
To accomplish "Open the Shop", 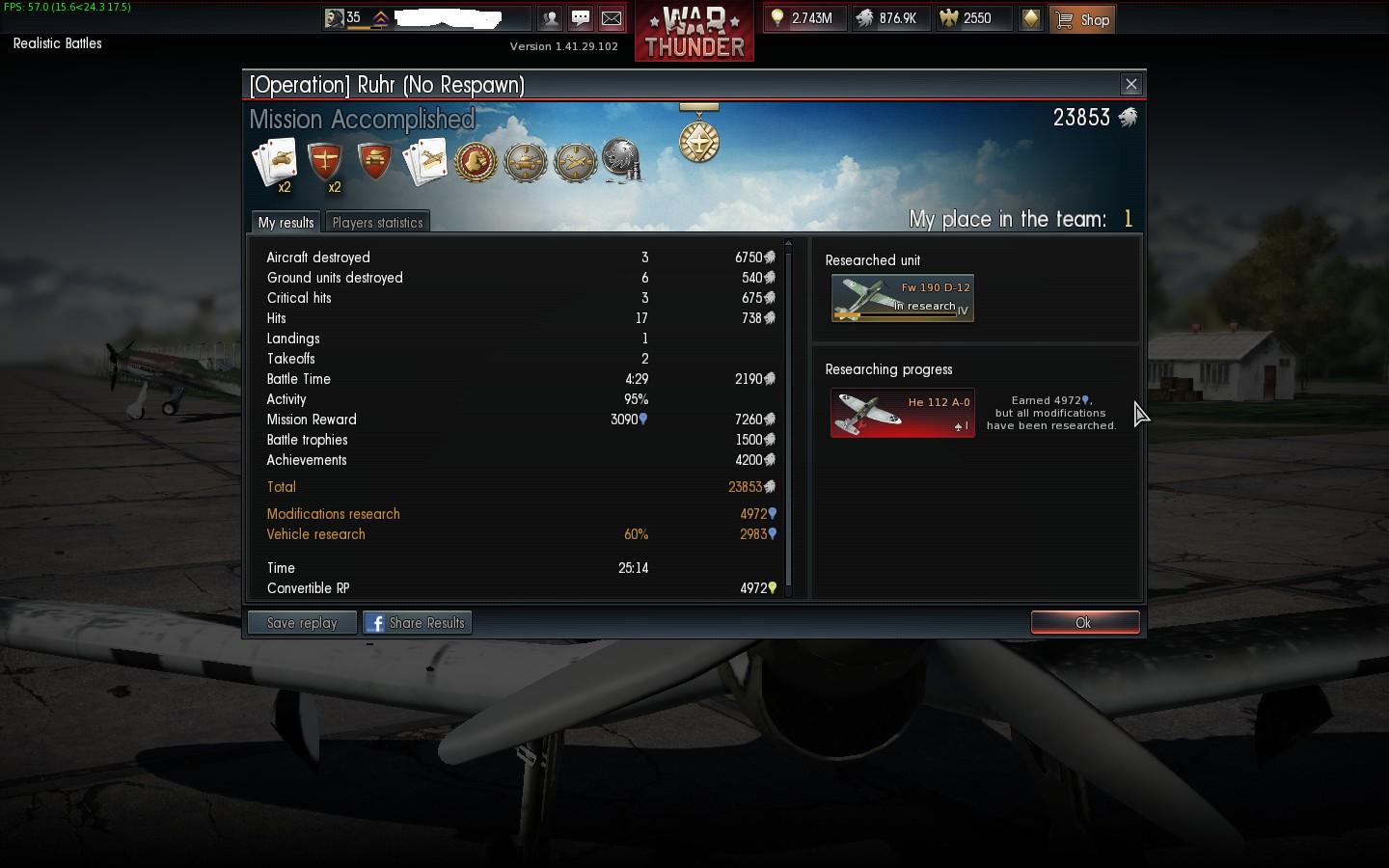I will coord(1082,19).
